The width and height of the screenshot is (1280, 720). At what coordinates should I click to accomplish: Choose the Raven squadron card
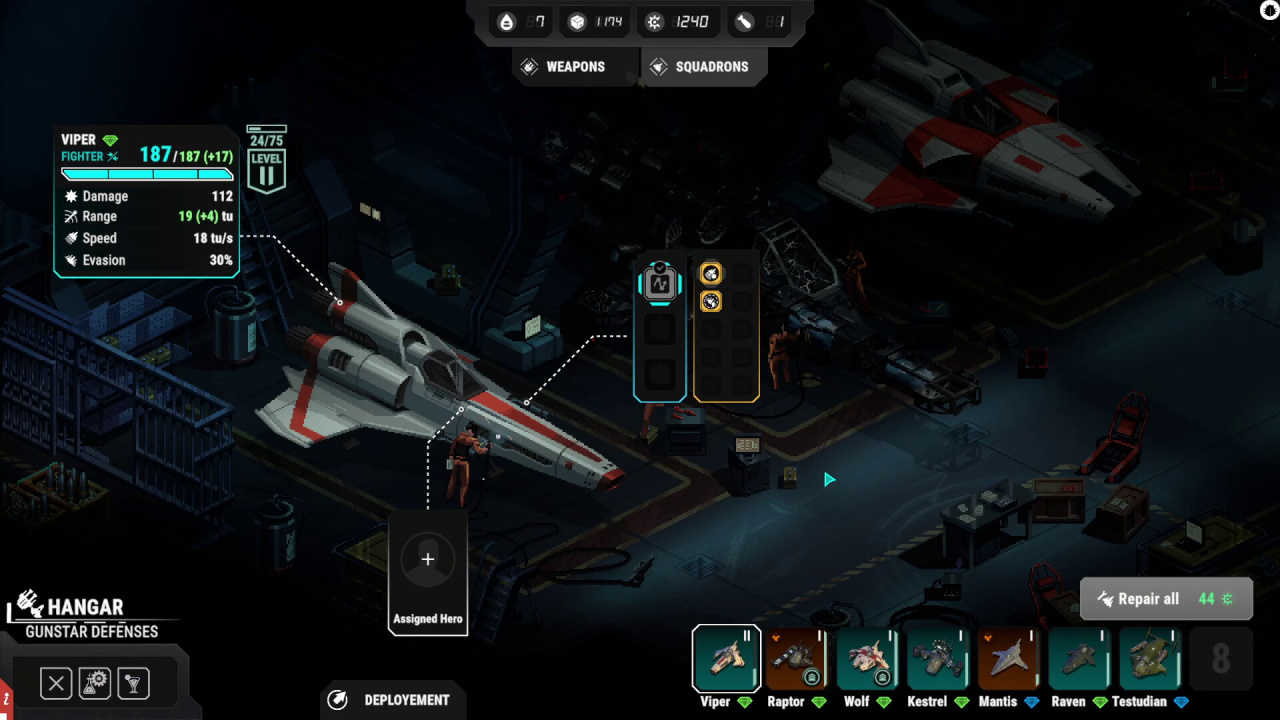(x=1079, y=659)
